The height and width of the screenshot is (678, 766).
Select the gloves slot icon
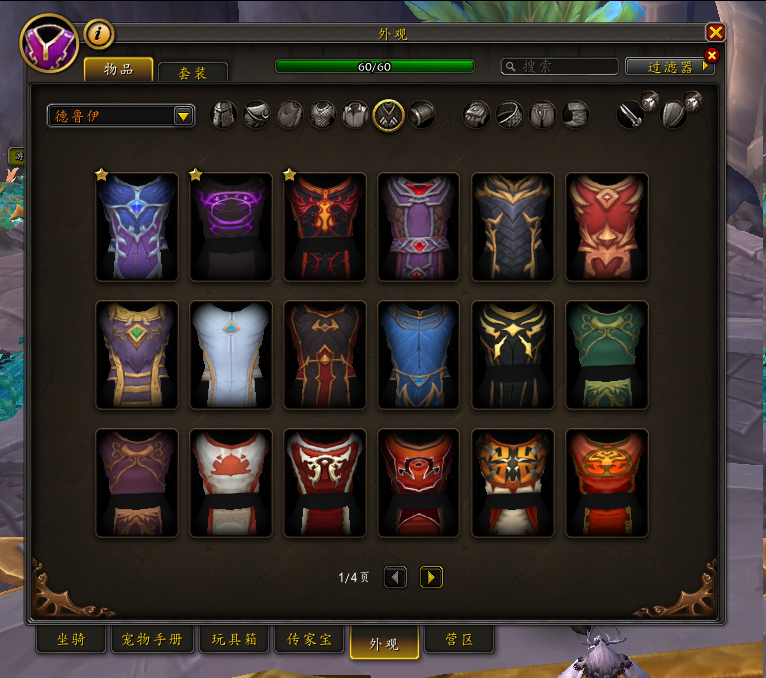tap(477, 115)
